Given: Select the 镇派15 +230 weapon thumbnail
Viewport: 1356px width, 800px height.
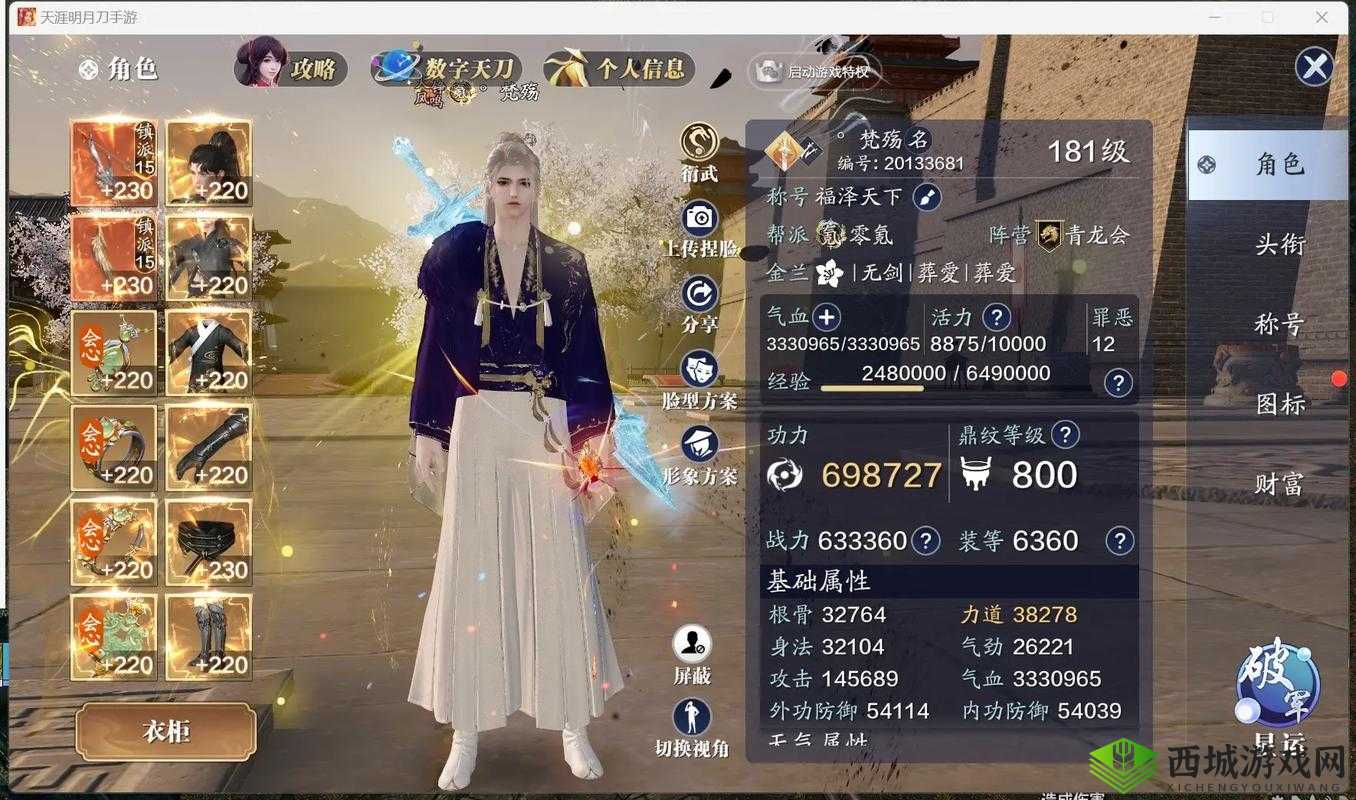Looking at the screenshot, I should (x=113, y=162).
